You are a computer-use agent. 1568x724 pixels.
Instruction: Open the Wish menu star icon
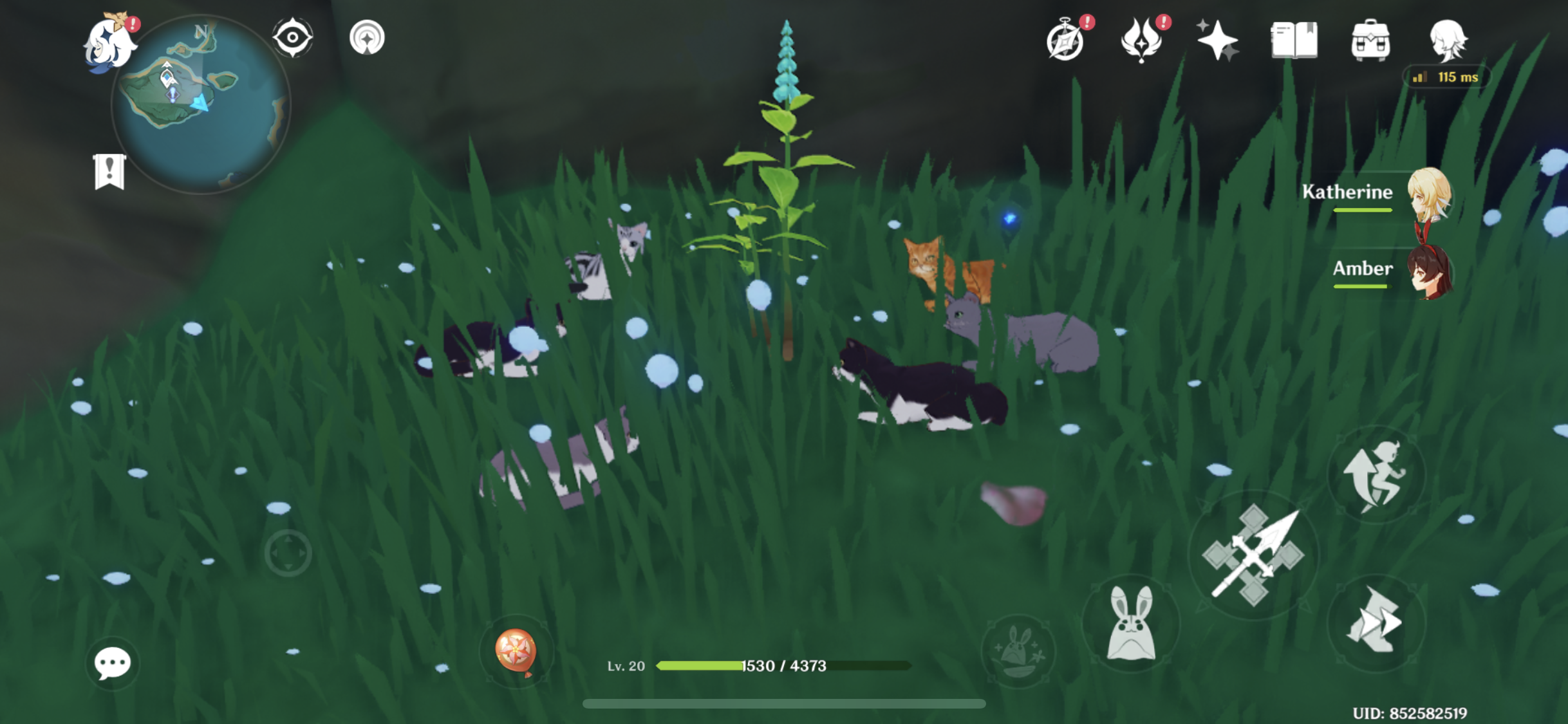point(1220,40)
